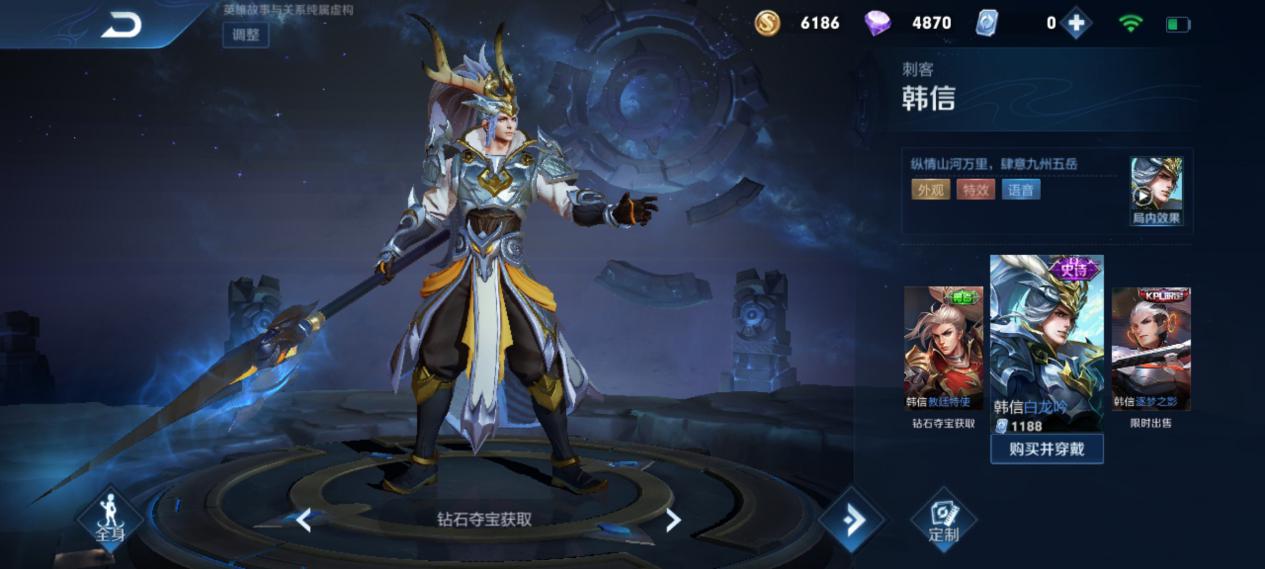Select the 特效 effects tag

click(975, 189)
